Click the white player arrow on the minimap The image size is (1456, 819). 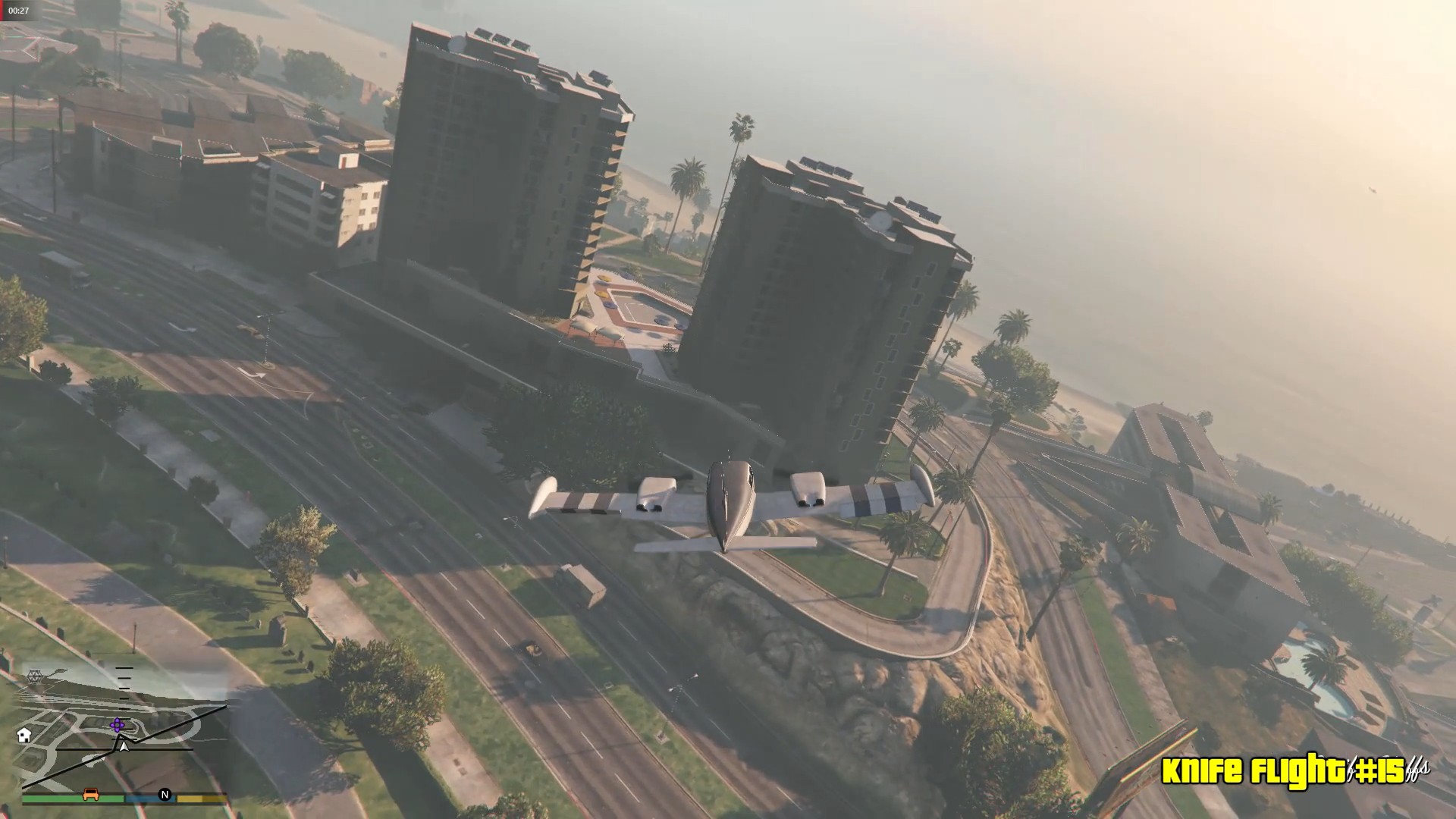click(124, 748)
